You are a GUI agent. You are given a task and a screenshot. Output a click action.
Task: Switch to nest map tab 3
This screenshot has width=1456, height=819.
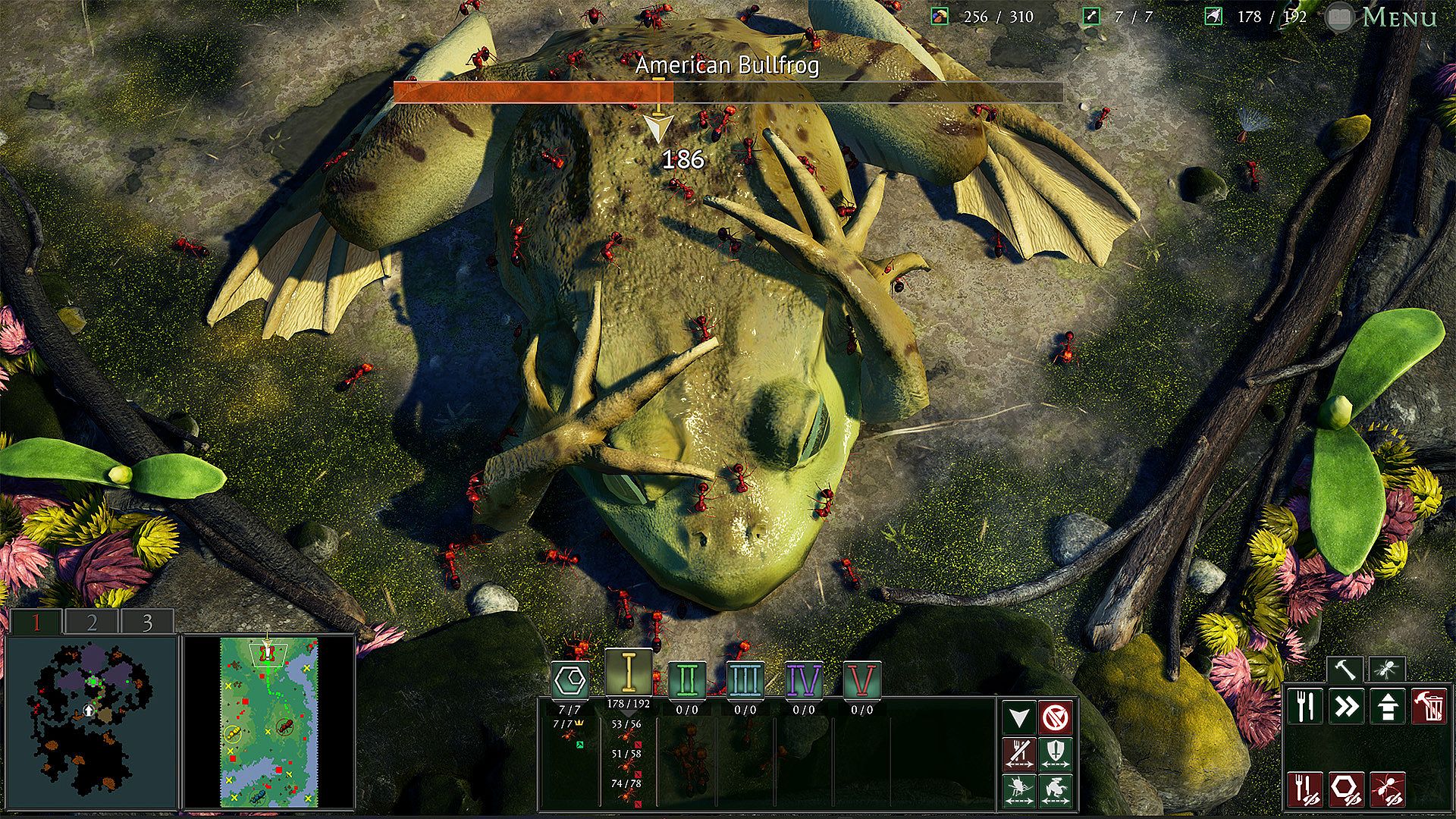[x=147, y=623]
